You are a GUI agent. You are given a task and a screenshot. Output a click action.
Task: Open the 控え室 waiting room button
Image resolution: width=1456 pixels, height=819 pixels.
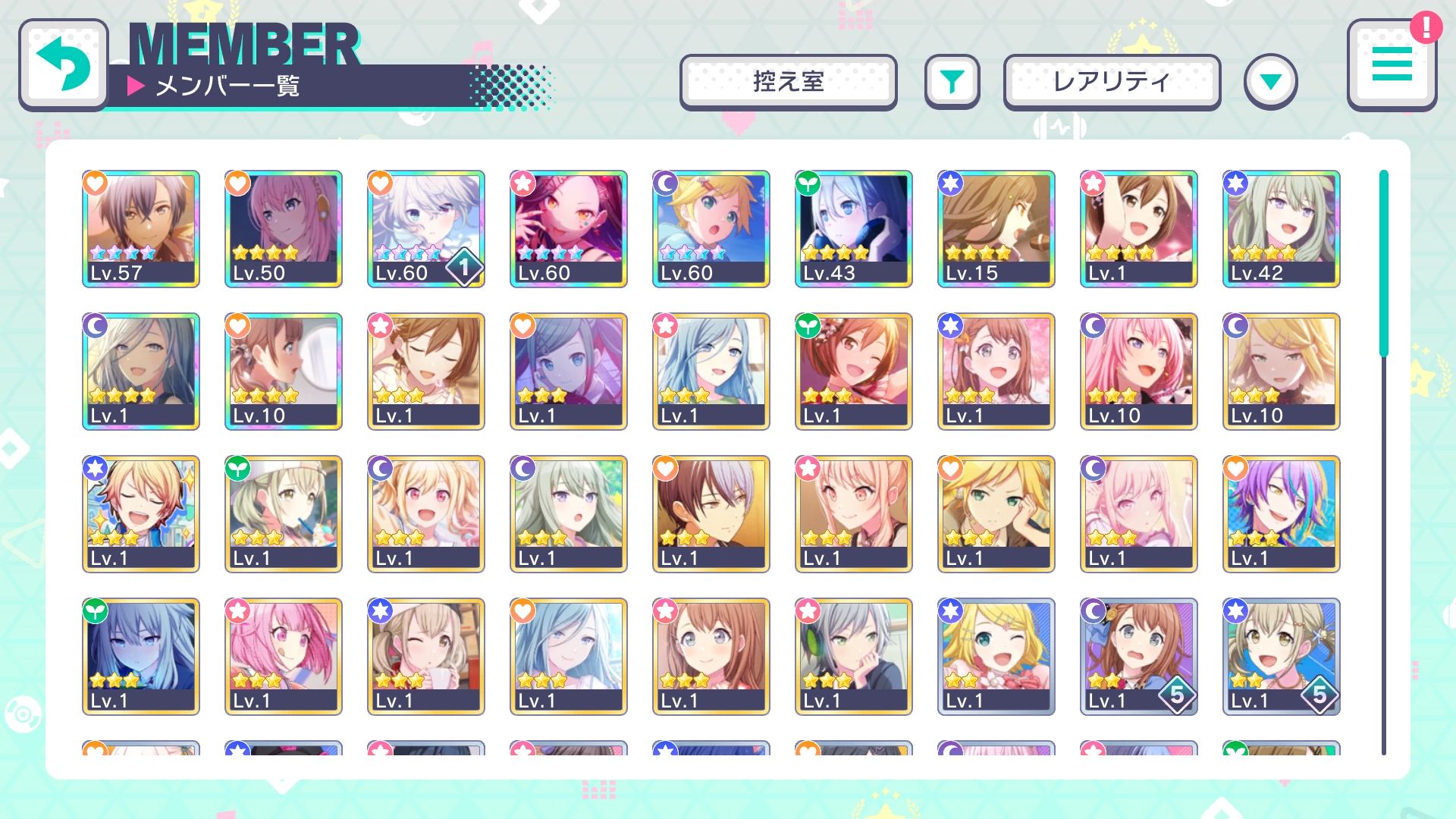[x=788, y=82]
